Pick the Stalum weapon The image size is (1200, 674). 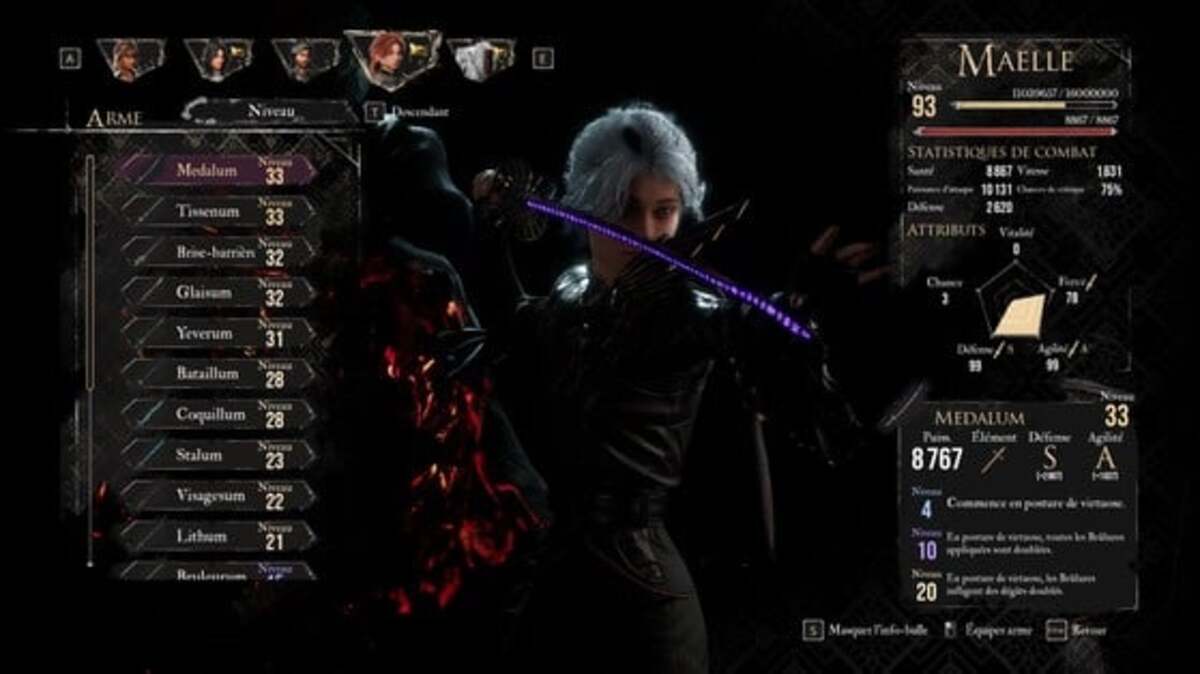pyautogui.click(x=215, y=455)
